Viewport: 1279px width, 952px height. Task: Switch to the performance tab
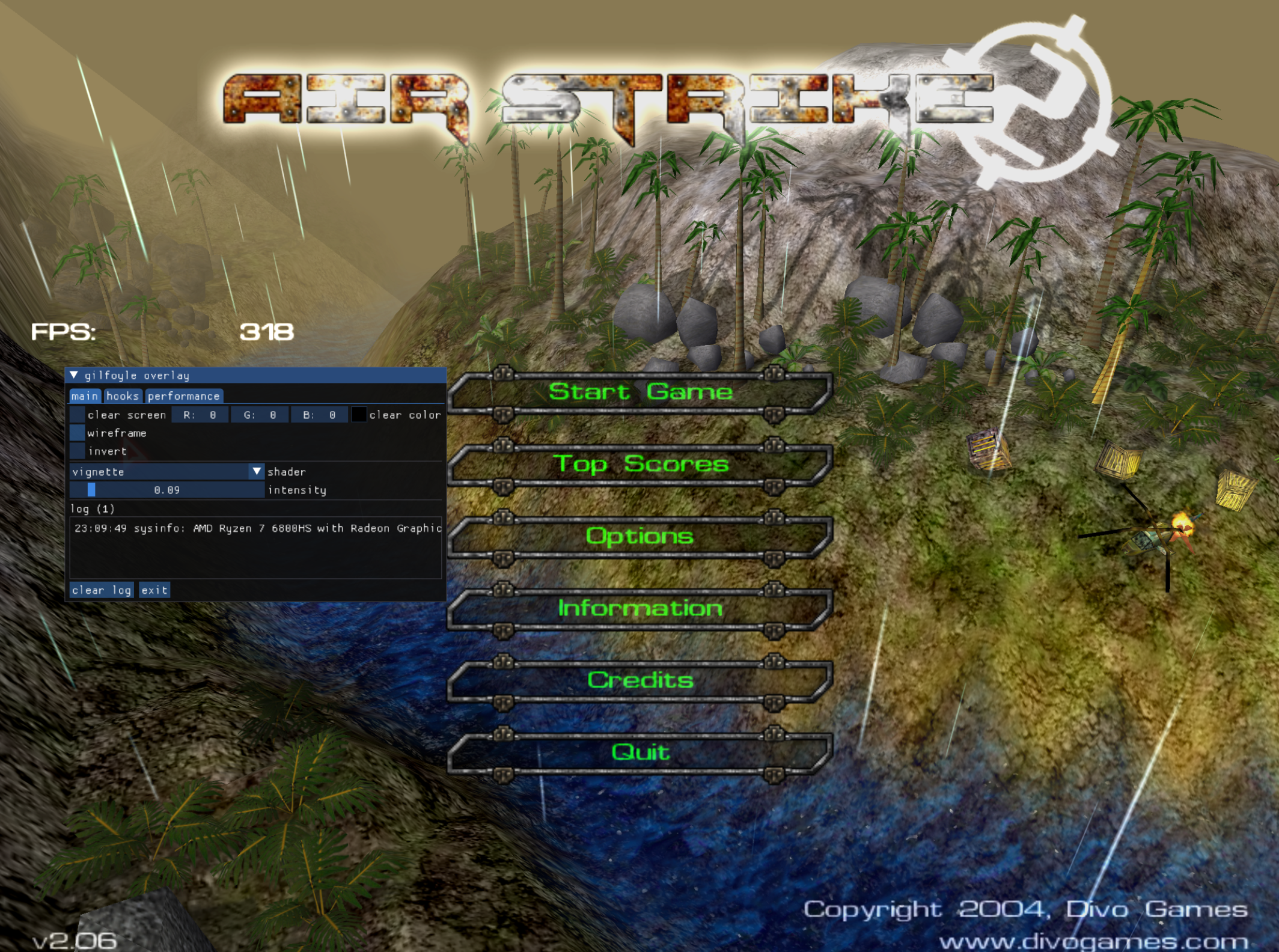pos(183,396)
